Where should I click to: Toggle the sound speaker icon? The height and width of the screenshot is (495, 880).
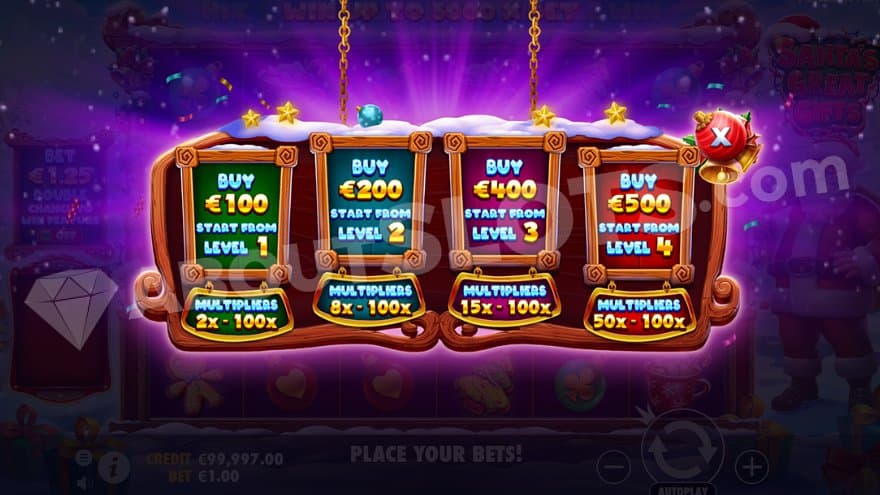click(85, 482)
